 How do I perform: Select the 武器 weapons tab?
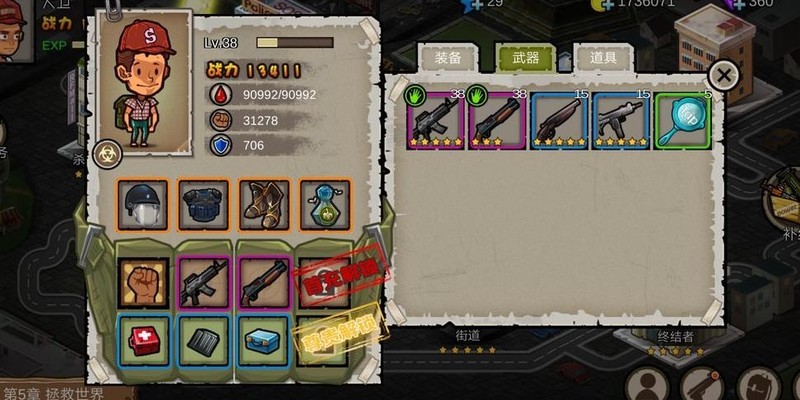click(525, 59)
